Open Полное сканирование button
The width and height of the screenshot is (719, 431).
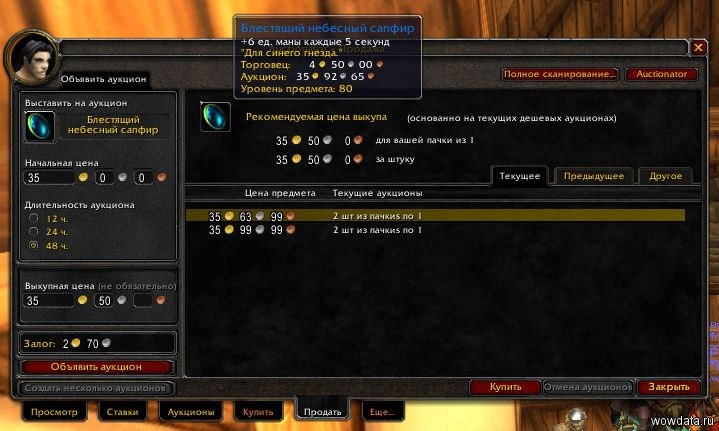pos(558,74)
